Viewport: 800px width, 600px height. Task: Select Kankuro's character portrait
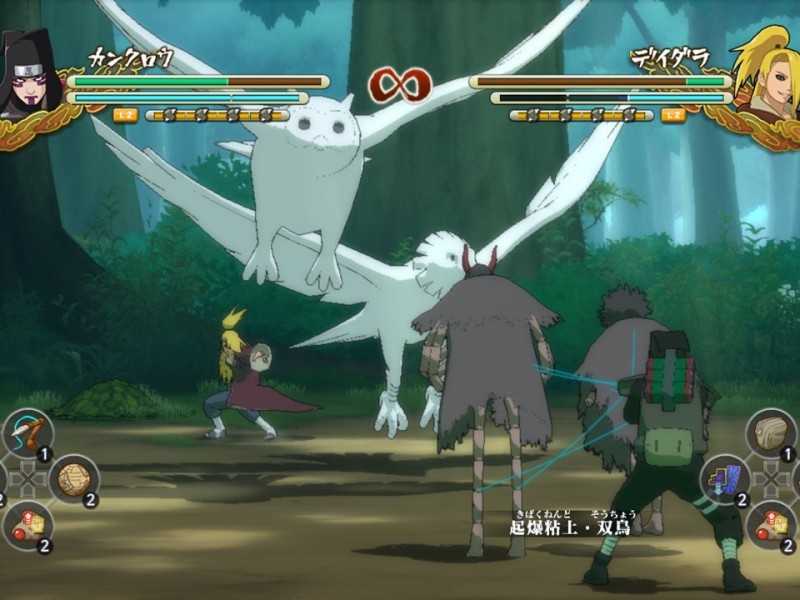coord(28,75)
